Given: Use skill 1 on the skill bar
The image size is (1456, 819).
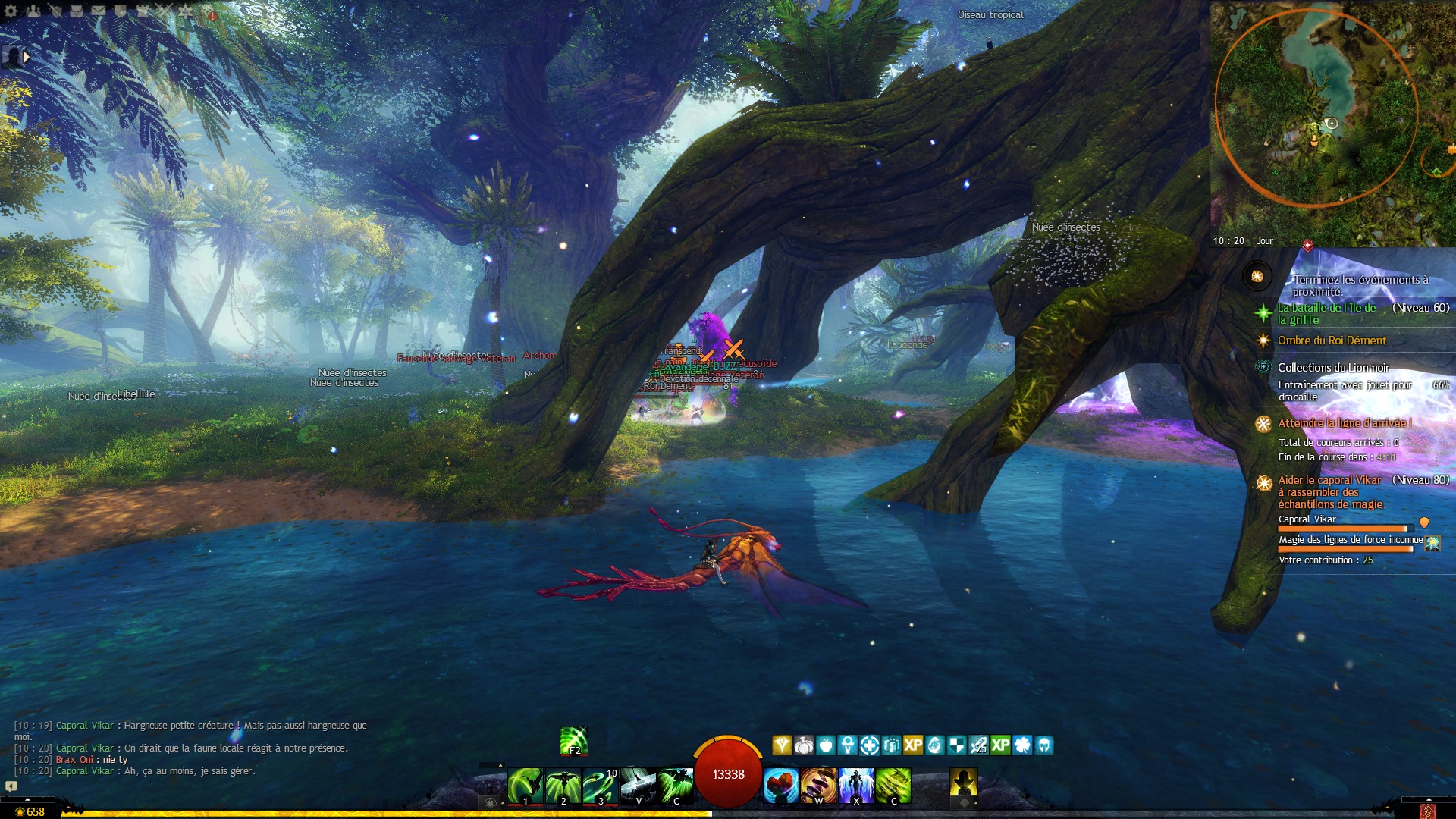Looking at the screenshot, I should [x=525, y=786].
